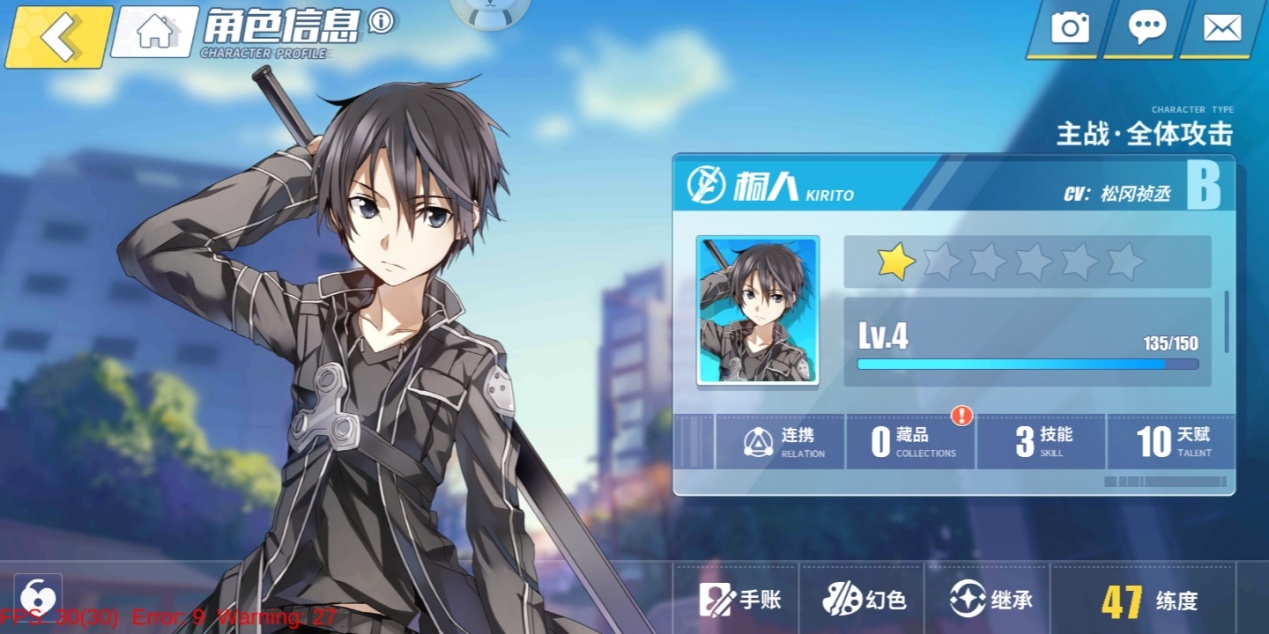The image size is (1269, 634).
Task: Open the 连携 Relation section
Action: click(783, 441)
